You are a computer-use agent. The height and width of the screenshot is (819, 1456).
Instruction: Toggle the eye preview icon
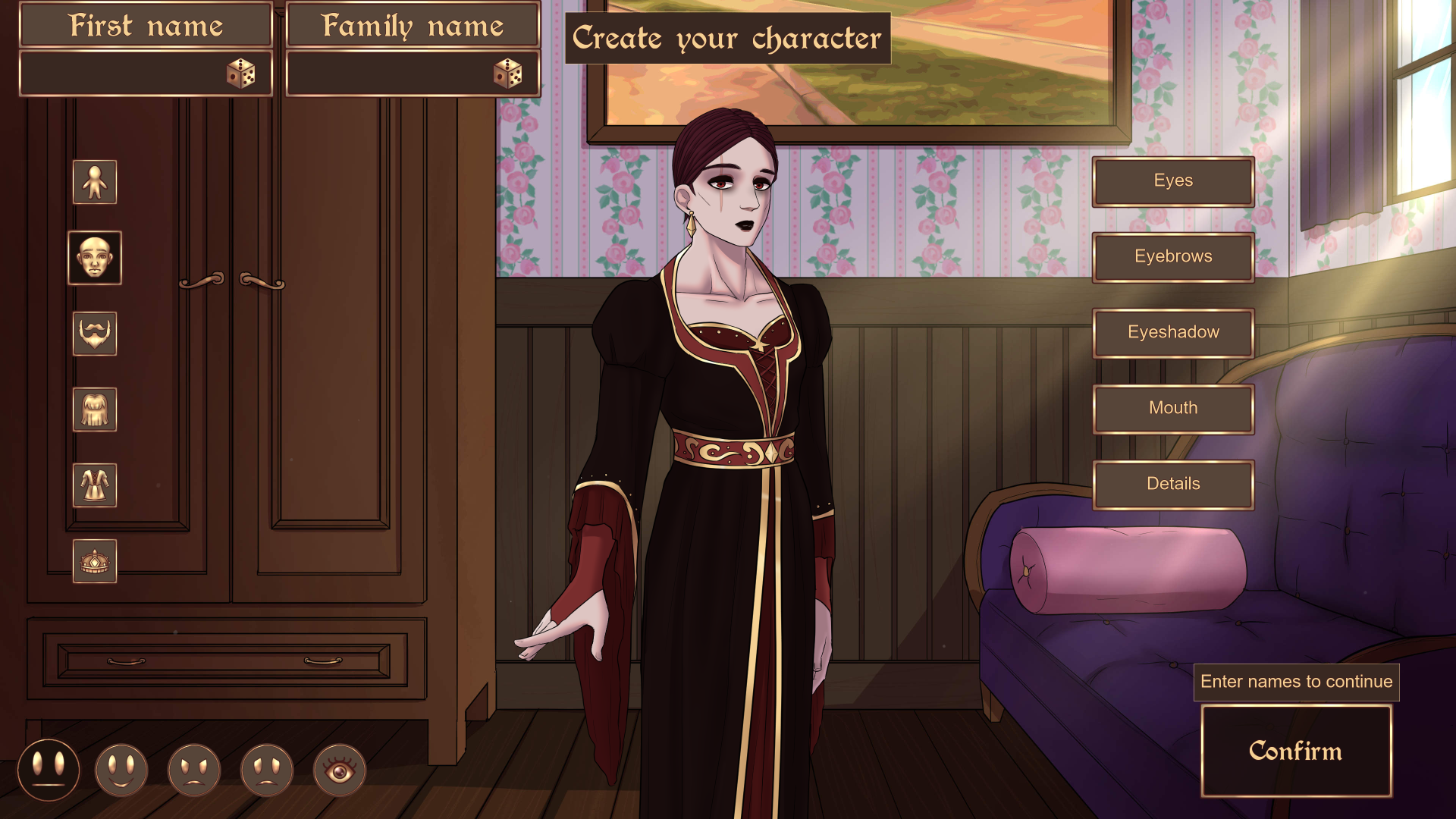click(339, 769)
